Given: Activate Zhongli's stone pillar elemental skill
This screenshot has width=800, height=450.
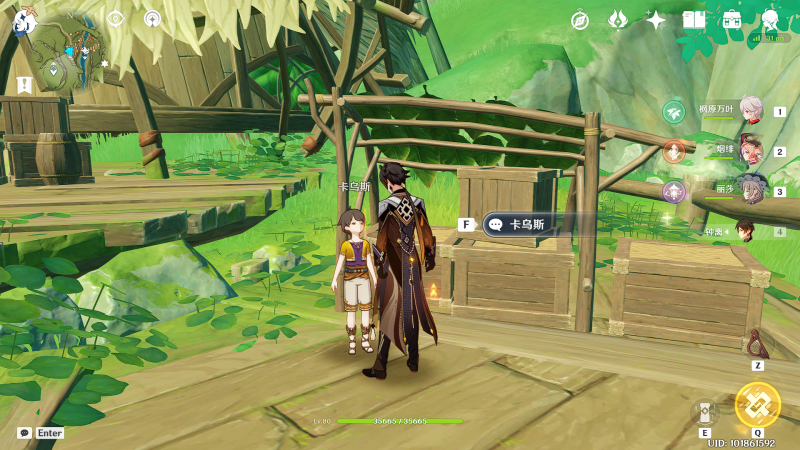Looking at the screenshot, I should (x=705, y=412).
